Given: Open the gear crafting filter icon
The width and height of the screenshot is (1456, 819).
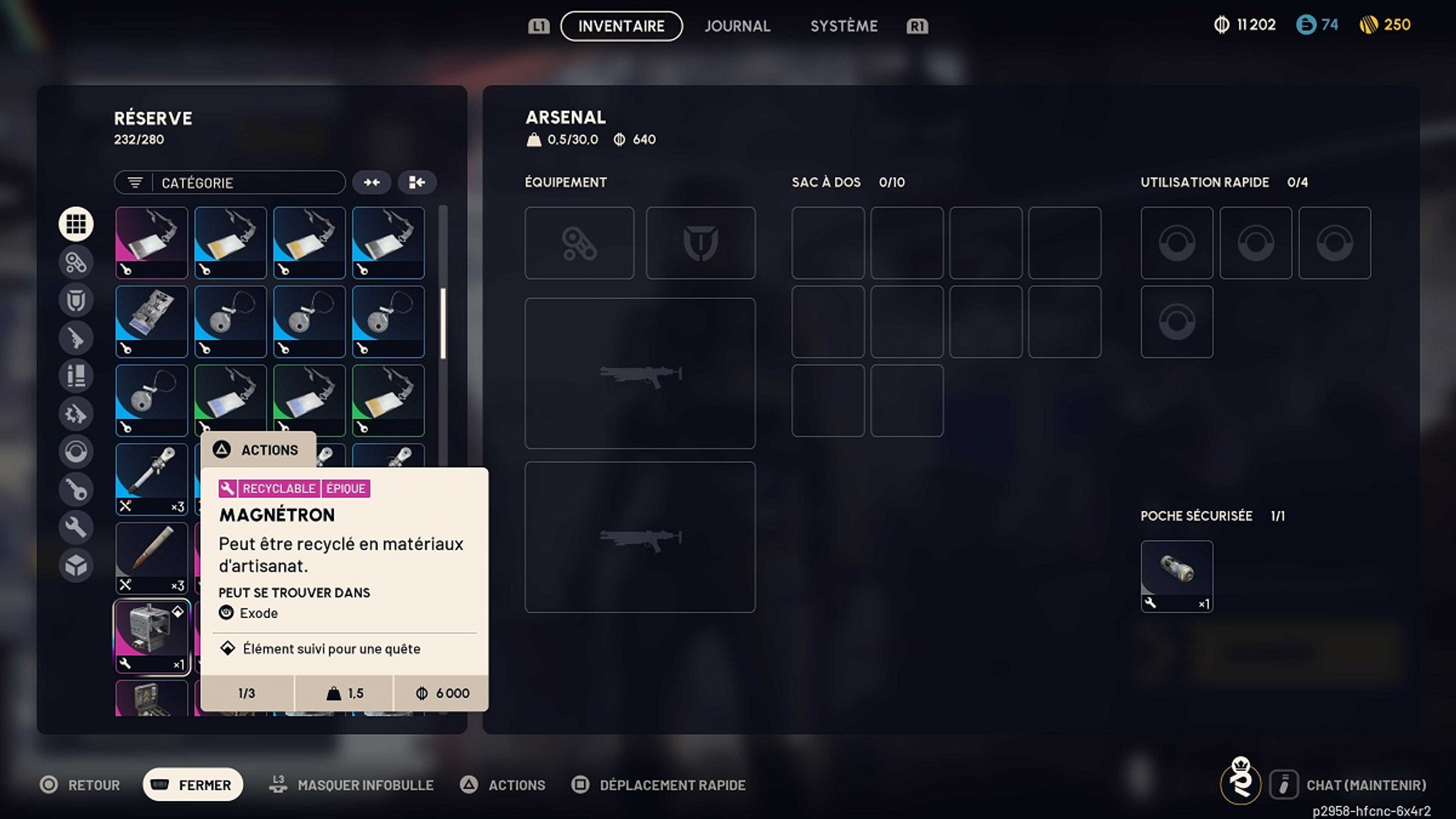Looking at the screenshot, I should coord(76,414).
